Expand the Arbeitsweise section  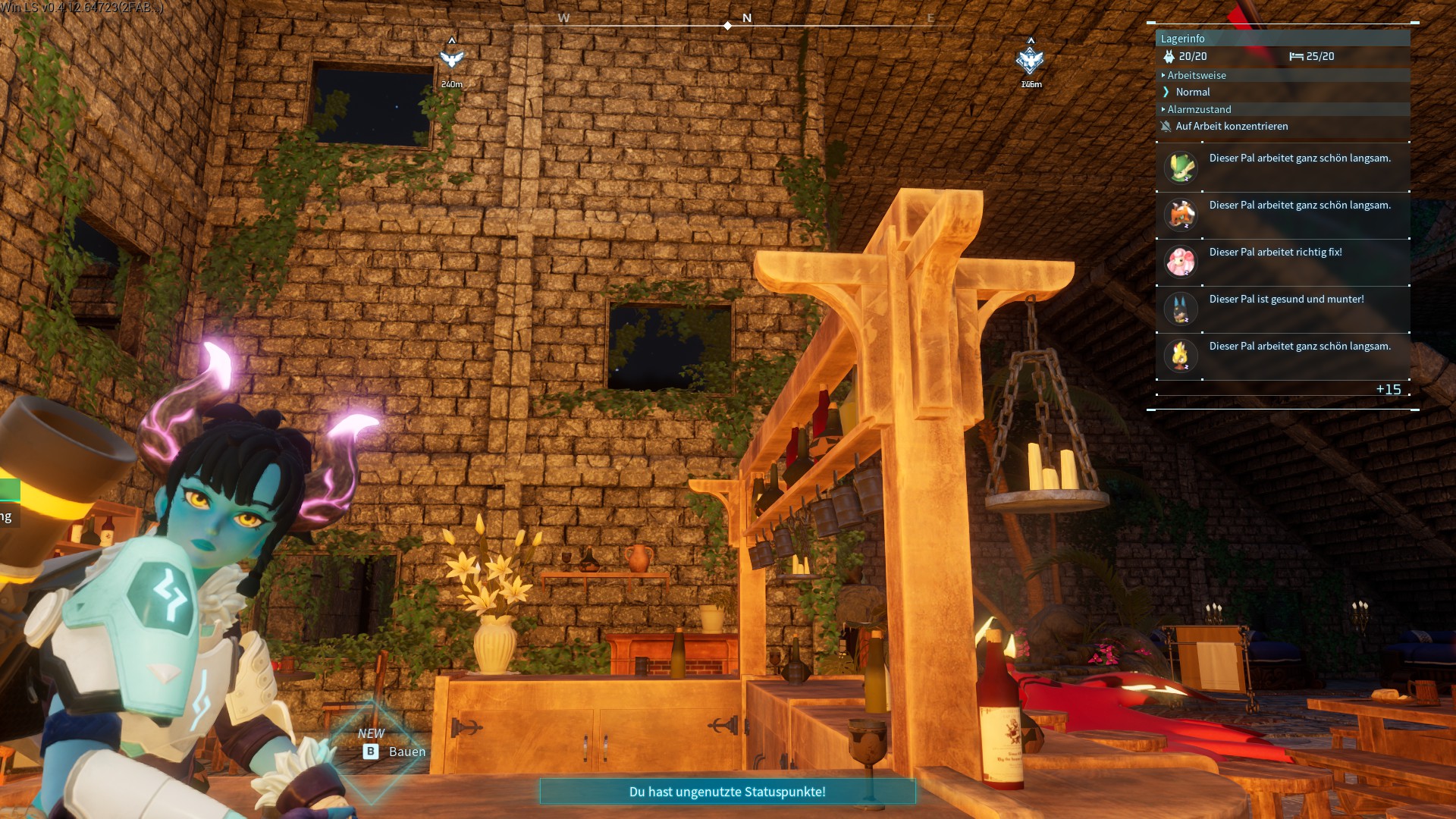[x=1196, y=75]
